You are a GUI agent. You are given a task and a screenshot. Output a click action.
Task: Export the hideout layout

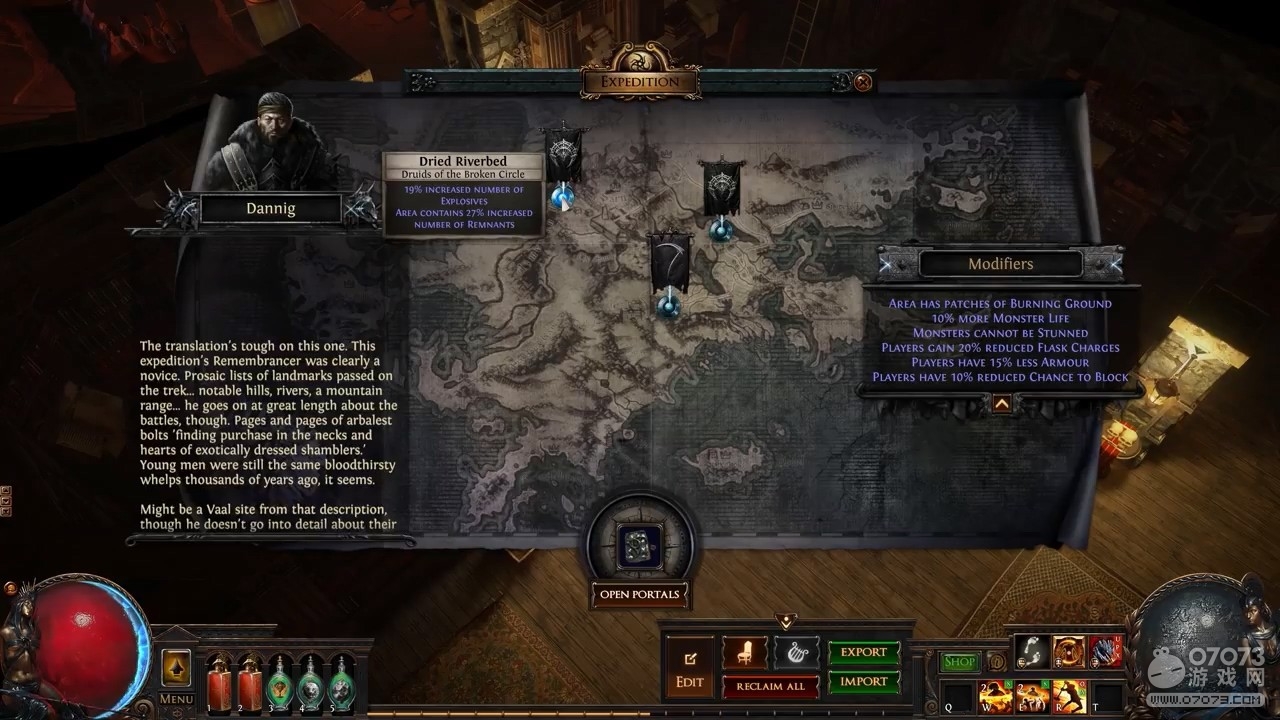(864, 653)
